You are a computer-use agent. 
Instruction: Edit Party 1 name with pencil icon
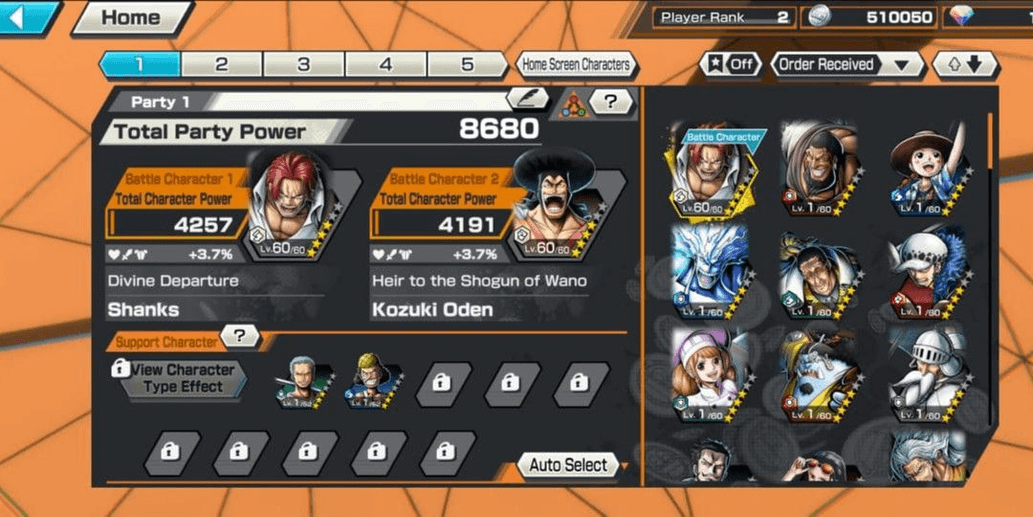tap(528, 98)
